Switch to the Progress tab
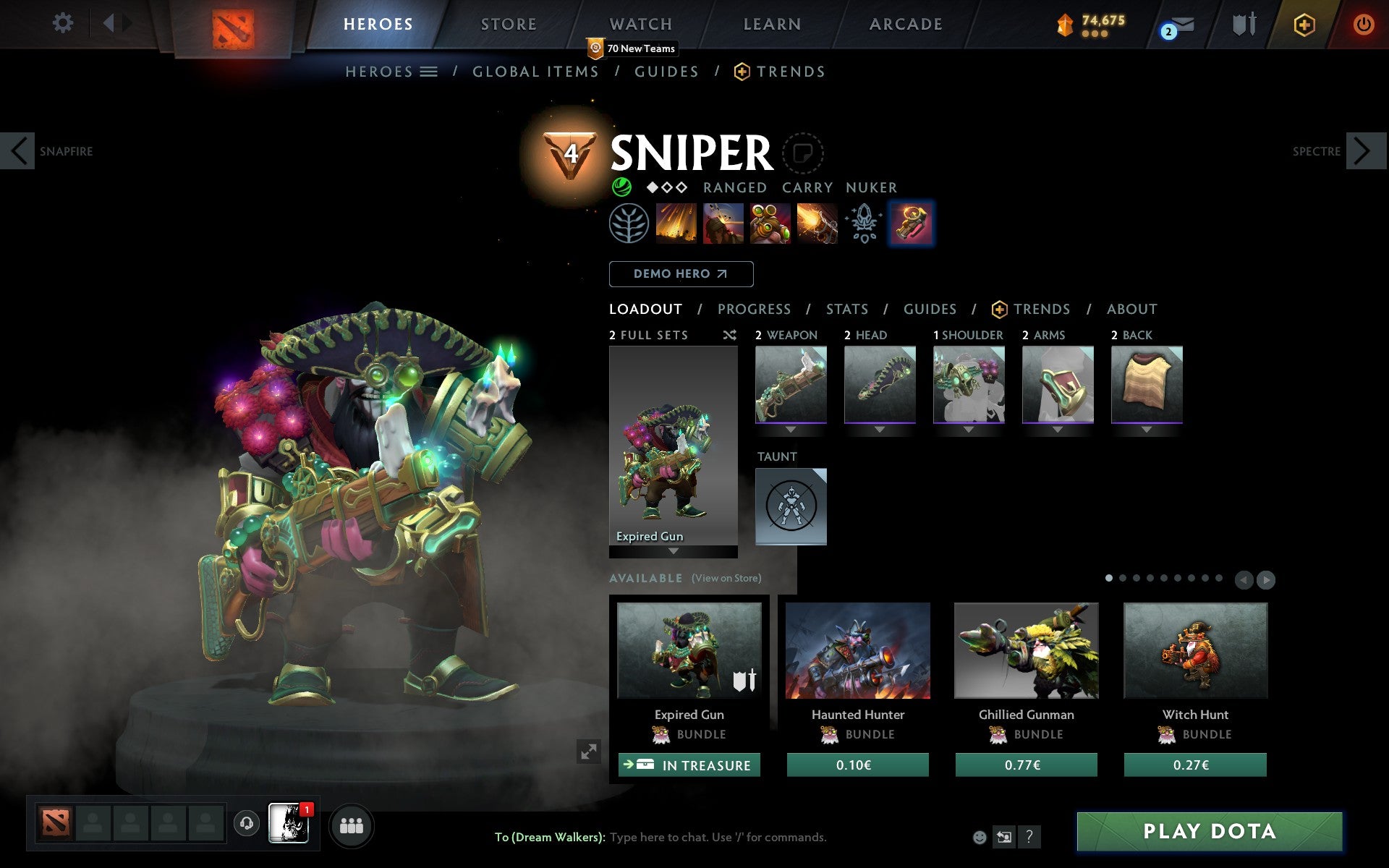Screen dimensions: 1389x868 [x=754, y=309]
